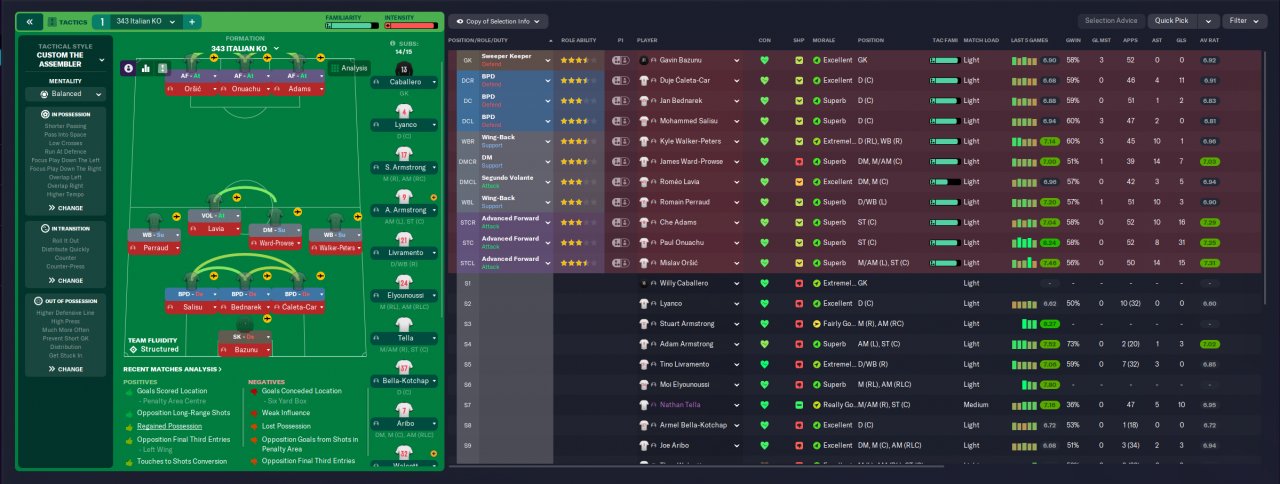The image size is (1280, 484).
Task: Use Quick Pick to auto-select the team
Action: tap(1172, 21)
